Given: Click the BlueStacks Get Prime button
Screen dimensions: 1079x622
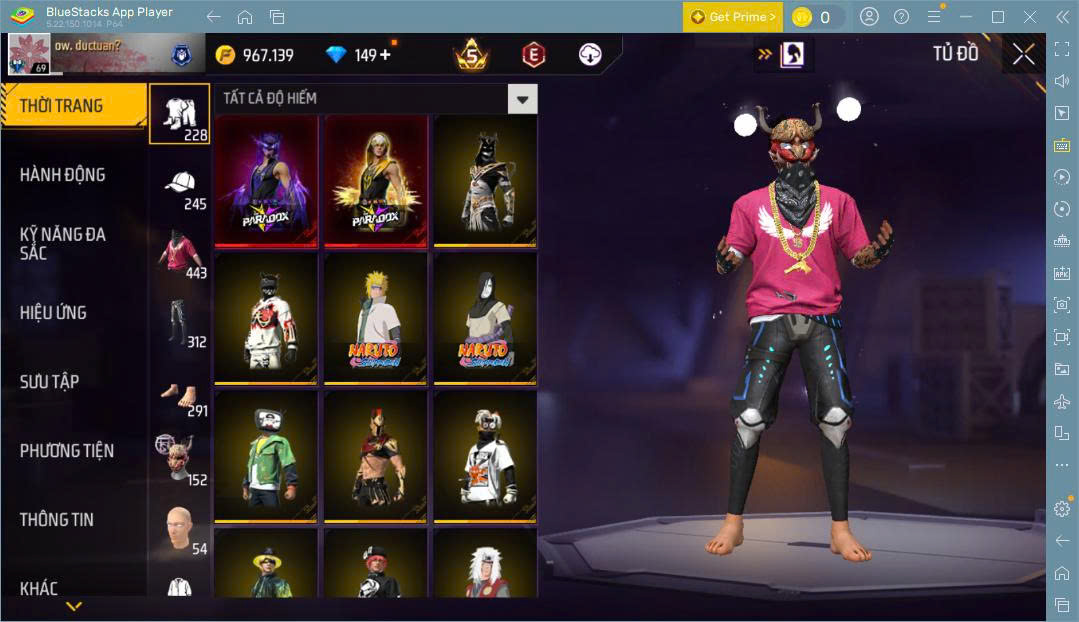Looking at the screenshot, I should click(x=733, y=17).
